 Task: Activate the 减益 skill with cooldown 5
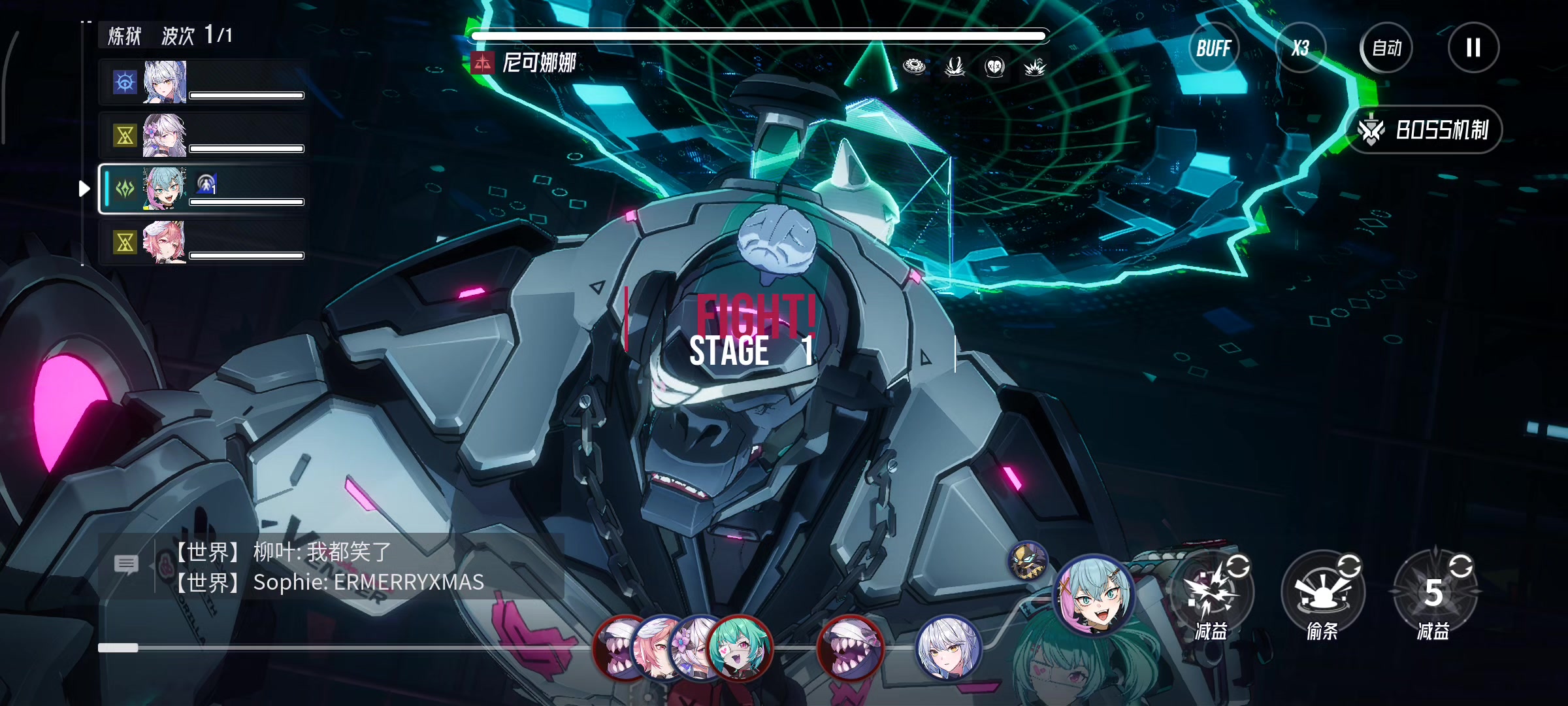(1433, 592)
